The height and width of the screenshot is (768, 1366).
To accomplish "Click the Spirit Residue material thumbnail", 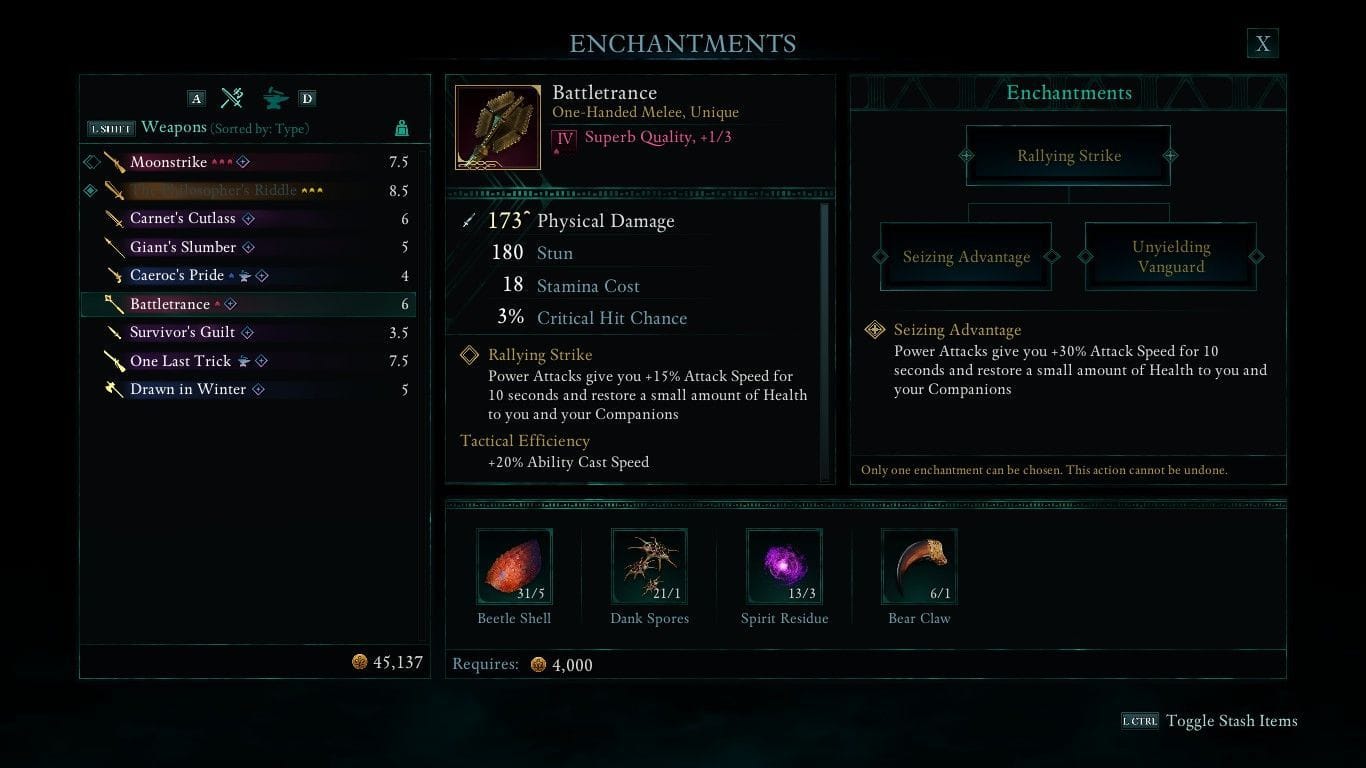I will click(x=784, y=566).
